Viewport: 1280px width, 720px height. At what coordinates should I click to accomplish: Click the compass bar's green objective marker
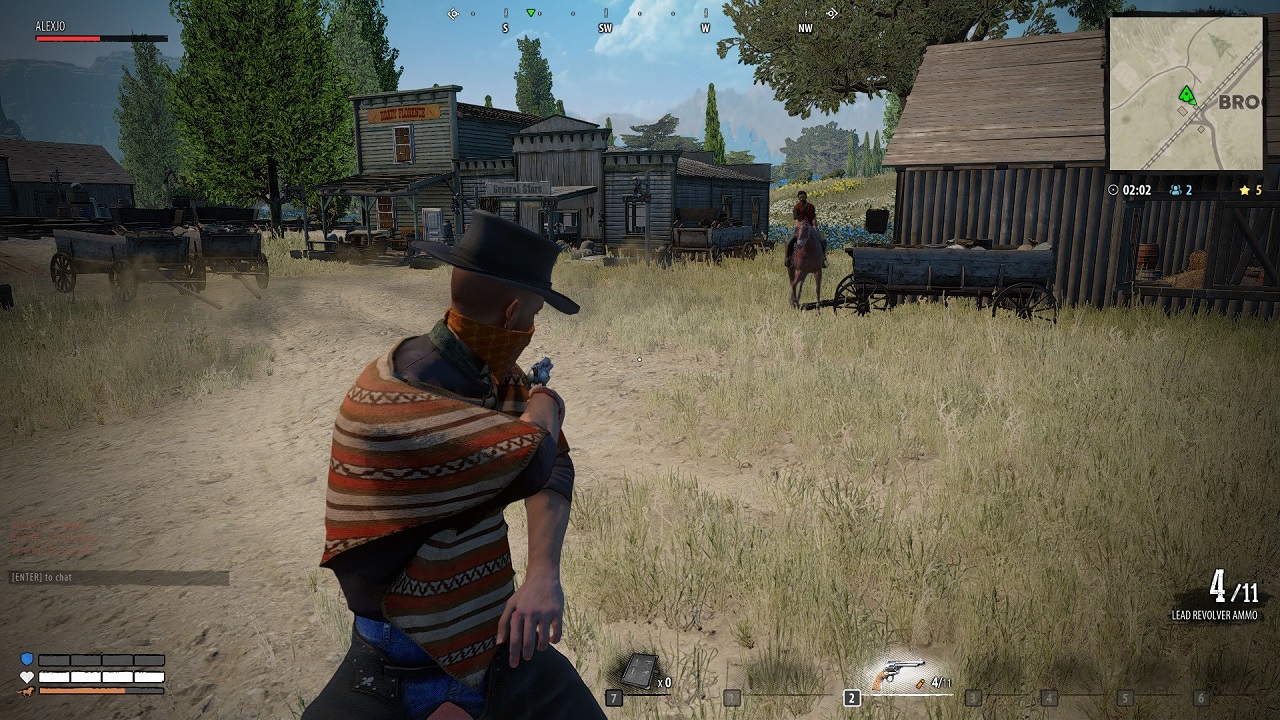pyautogui.click(x=531, y=13)
